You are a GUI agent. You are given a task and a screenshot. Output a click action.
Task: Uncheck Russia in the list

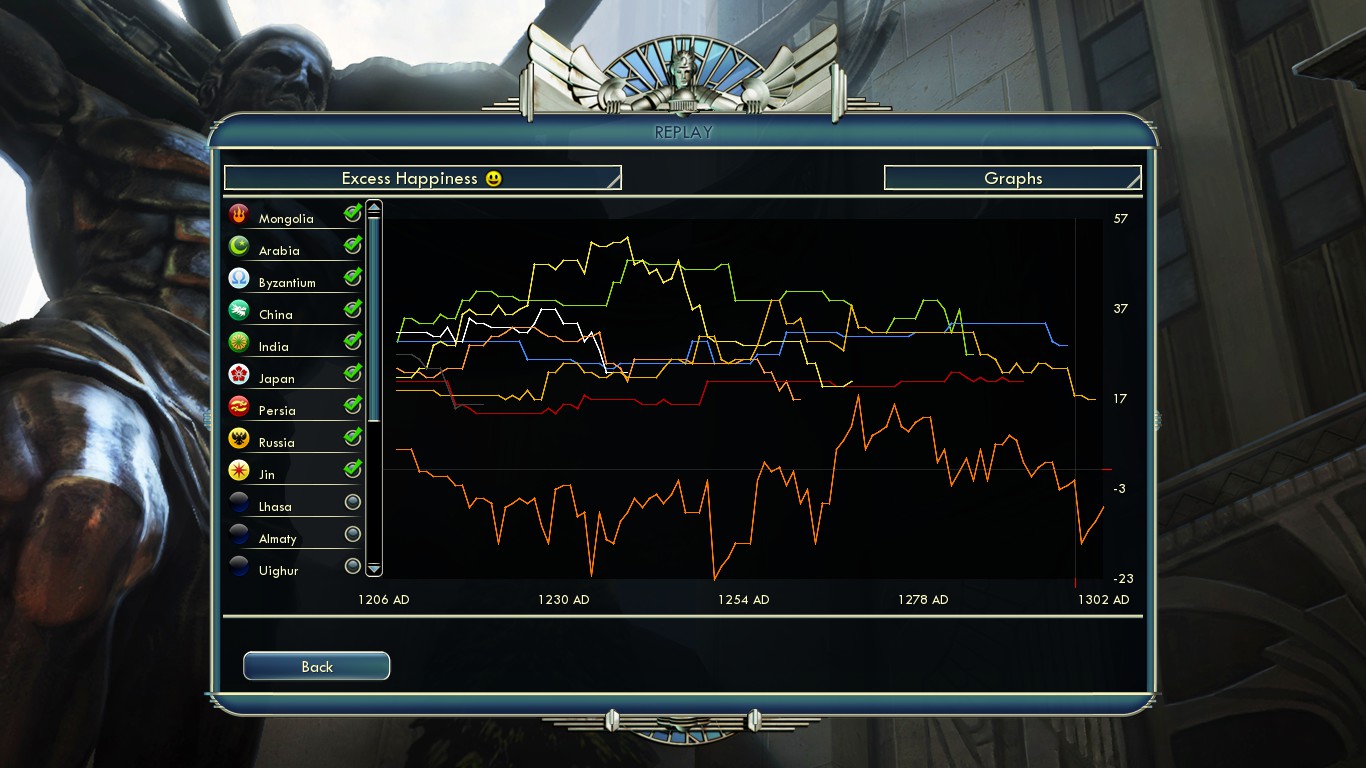pyautogui.click(x=352, y=437)
